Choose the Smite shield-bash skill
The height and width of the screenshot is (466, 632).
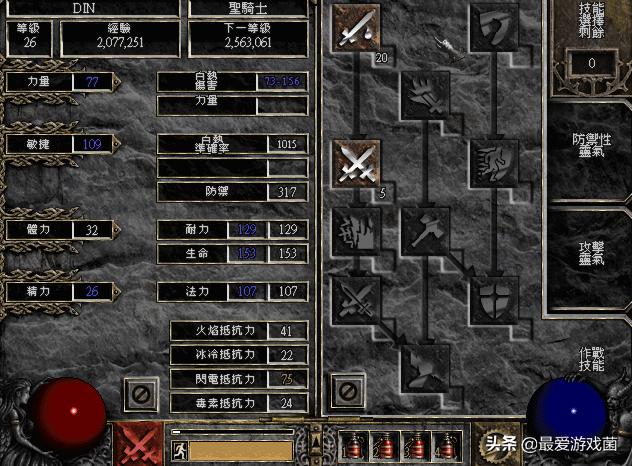[x=493, y=27]
